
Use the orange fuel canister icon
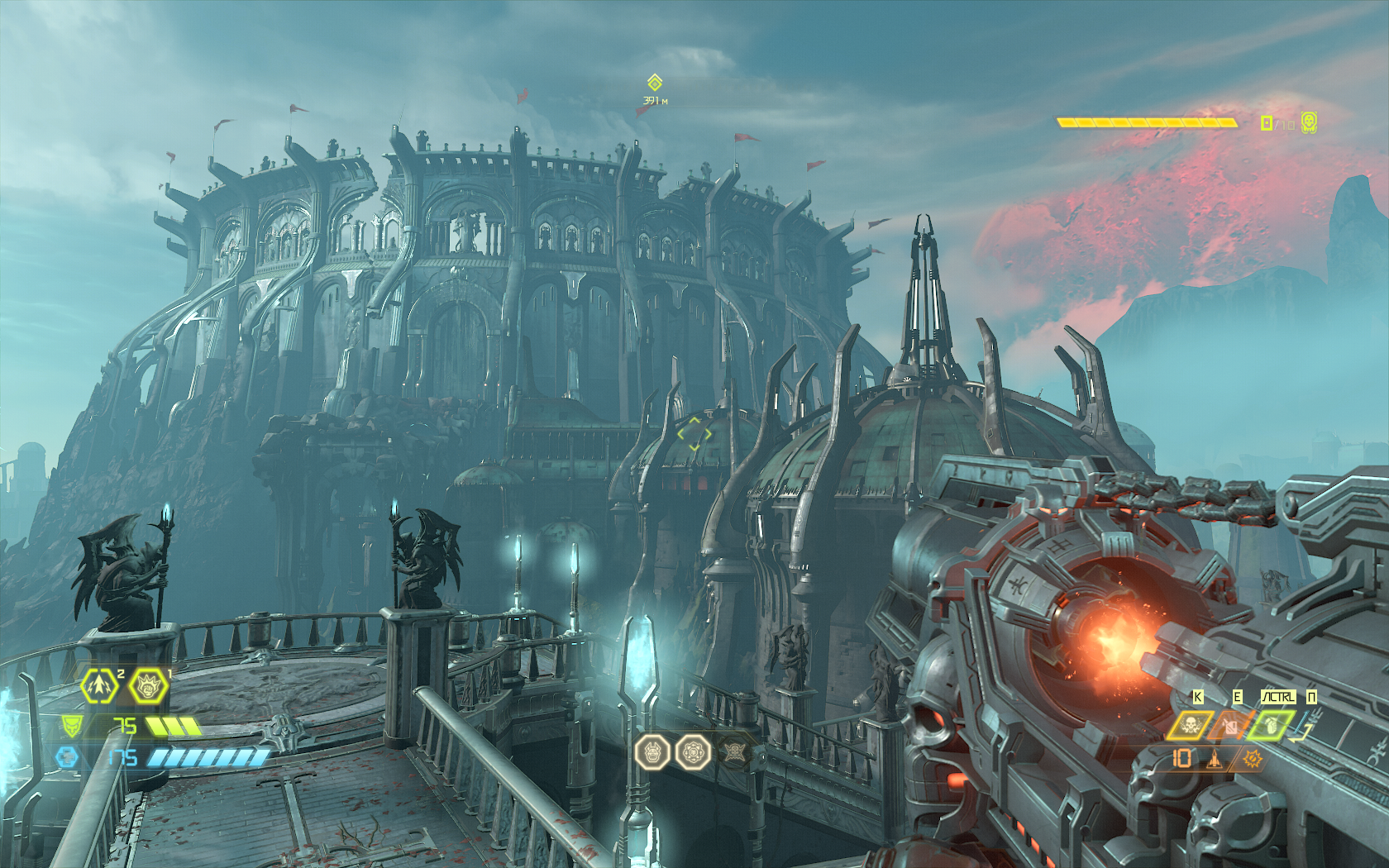pyautogui.click(x=1230, y=726)
